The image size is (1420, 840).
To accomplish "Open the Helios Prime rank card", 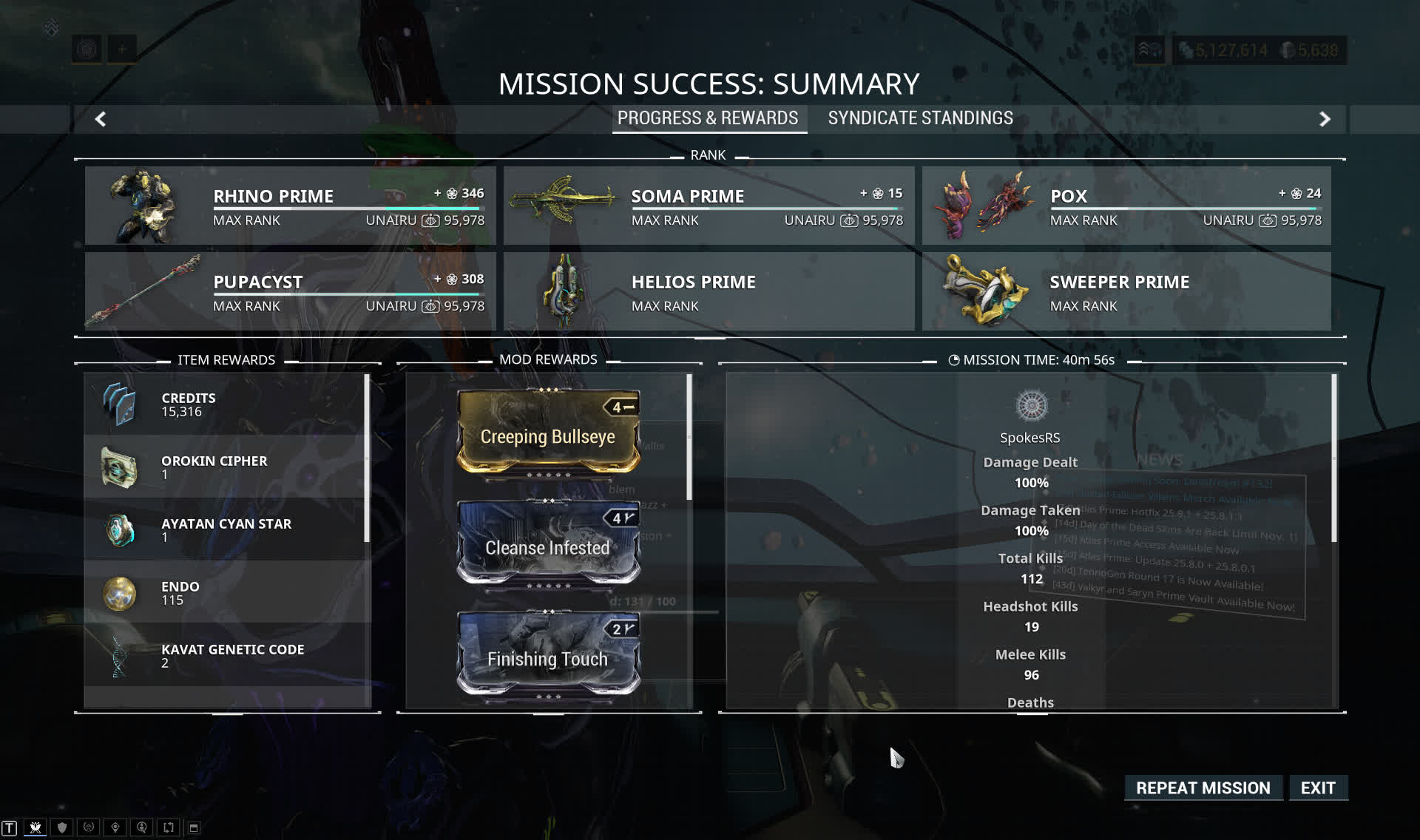I will 709,291.
